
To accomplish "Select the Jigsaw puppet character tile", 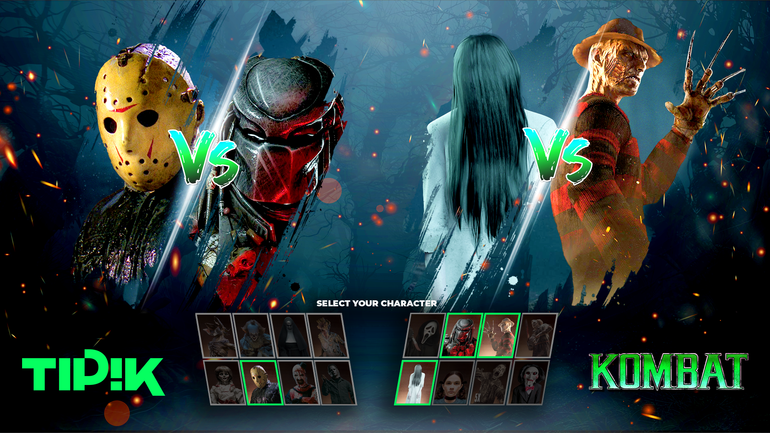I will pos(530,383).
